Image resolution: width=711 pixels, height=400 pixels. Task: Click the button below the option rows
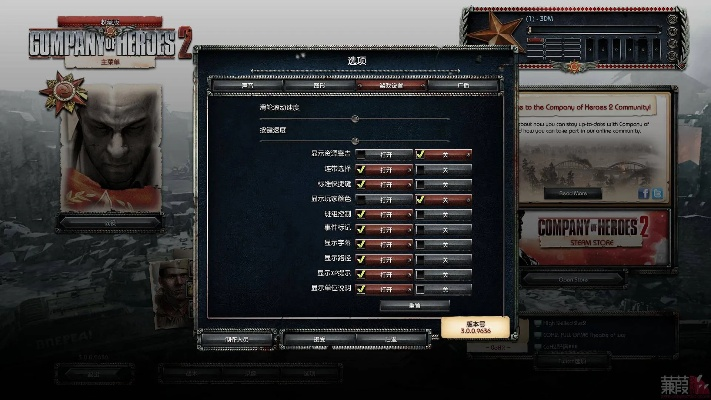tap(414, 305)
